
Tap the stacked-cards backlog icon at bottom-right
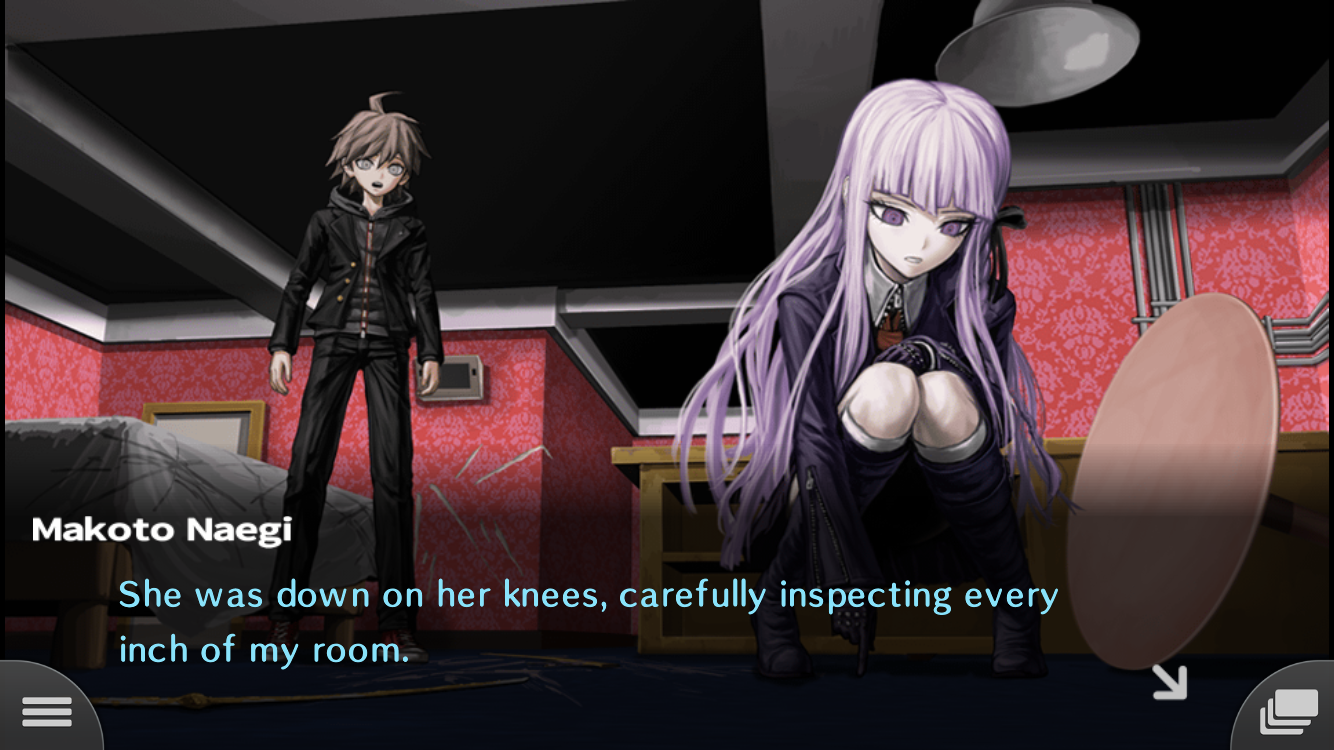click(x=1287, y=710)
